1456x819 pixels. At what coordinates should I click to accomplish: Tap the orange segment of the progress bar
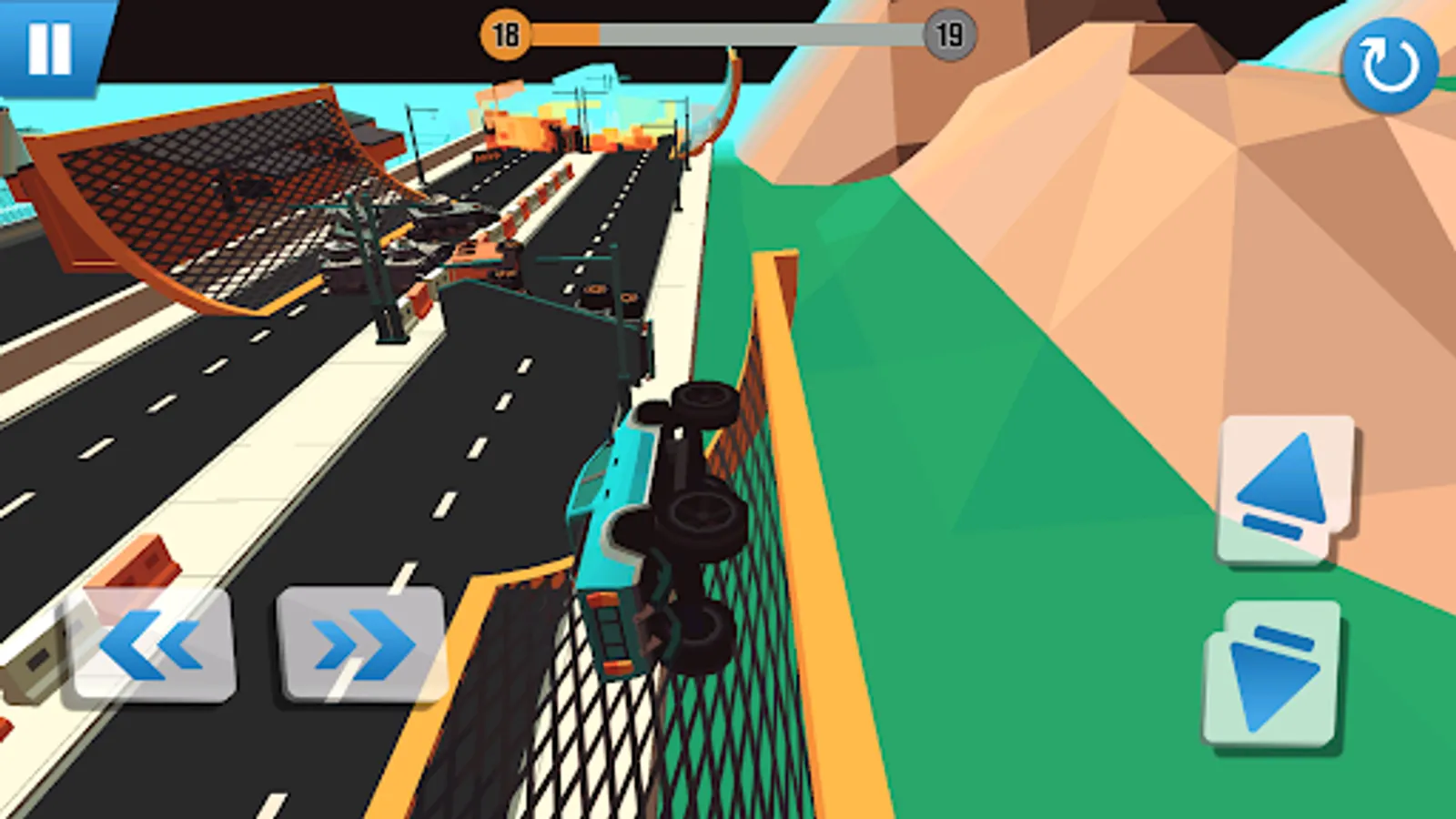click(564, 33)
